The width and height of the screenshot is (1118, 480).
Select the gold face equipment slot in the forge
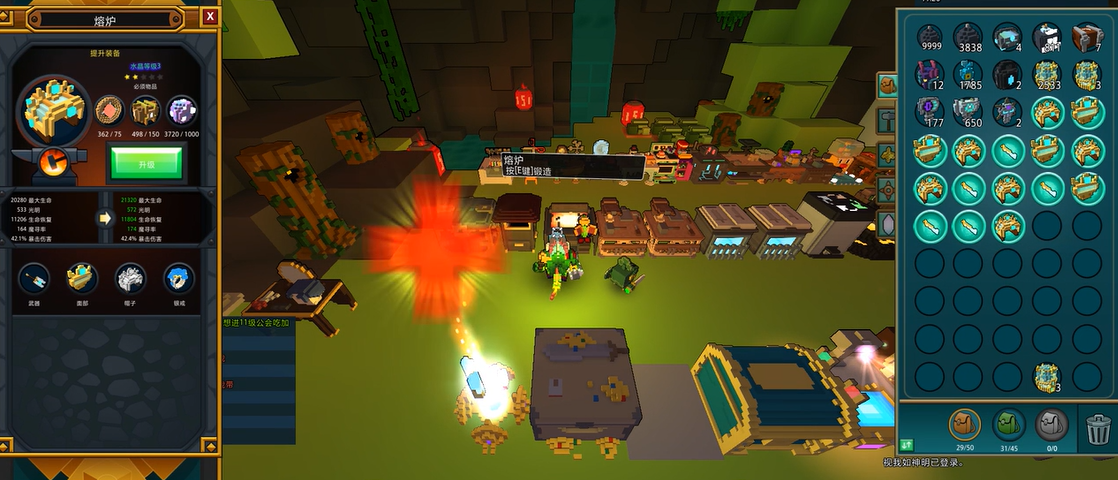click(x=82, y=277)
